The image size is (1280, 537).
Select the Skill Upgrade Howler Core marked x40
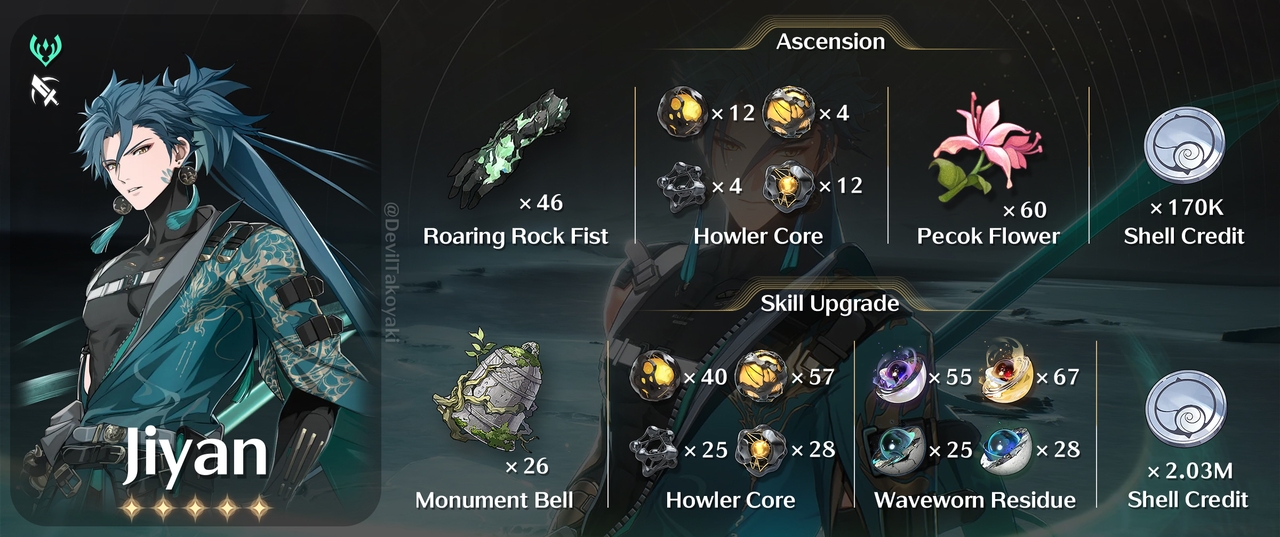point(654,377)
